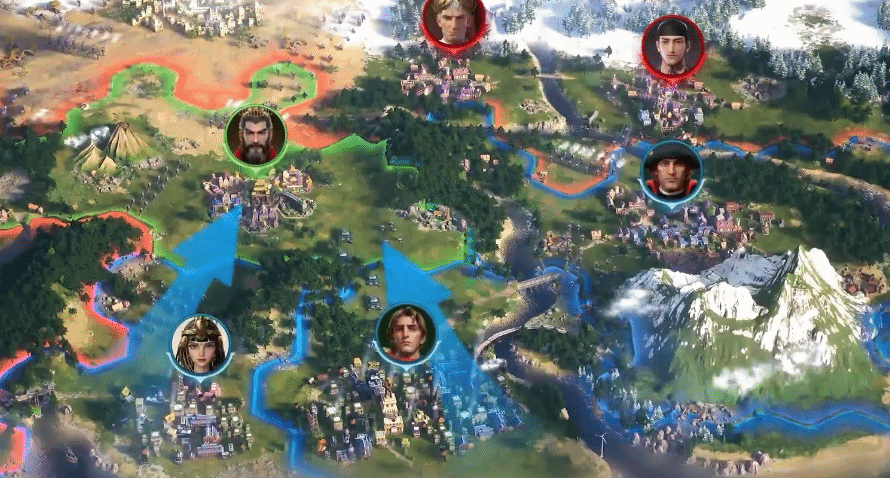The height and width of the screenshot is (478, 890).
Task: Click the Egyptian queen leader portrait
Action: click(200, 346)
